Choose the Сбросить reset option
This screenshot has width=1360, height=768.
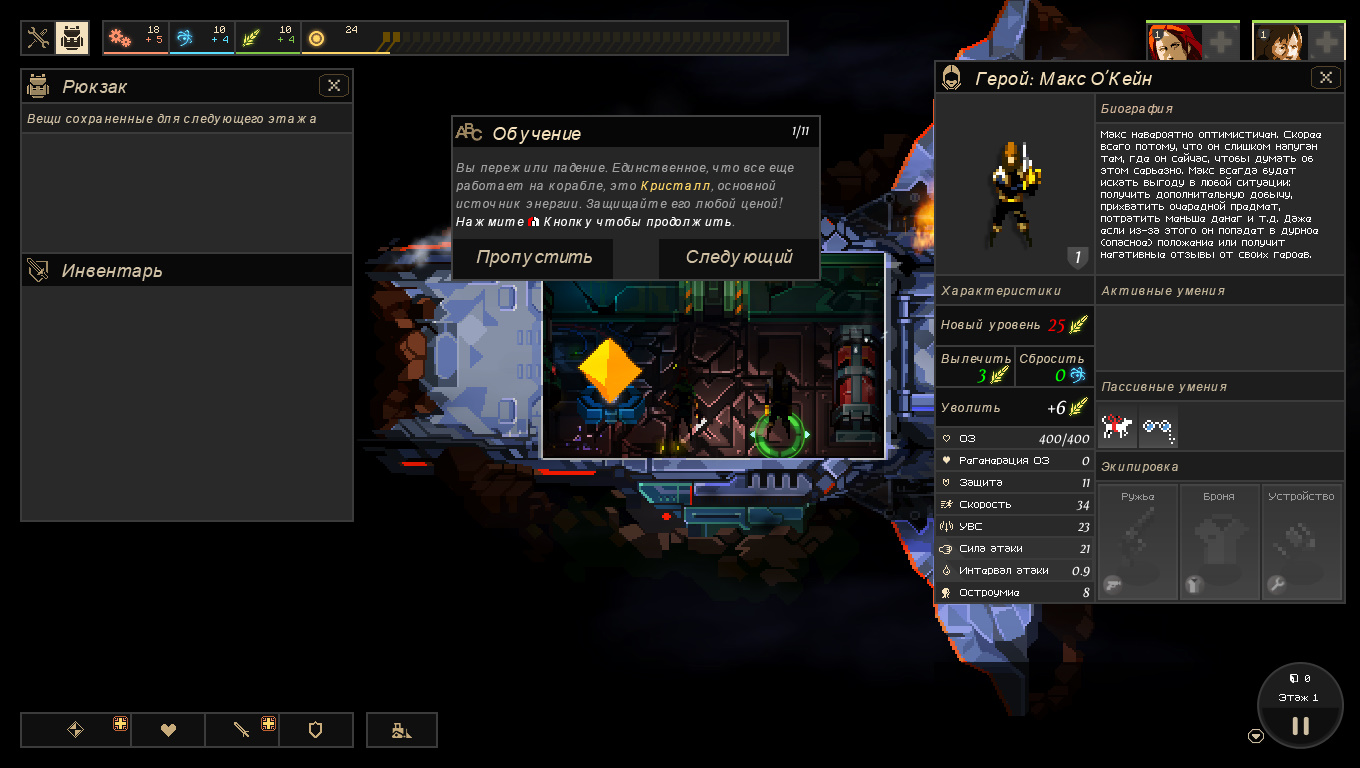(1054, 367)
